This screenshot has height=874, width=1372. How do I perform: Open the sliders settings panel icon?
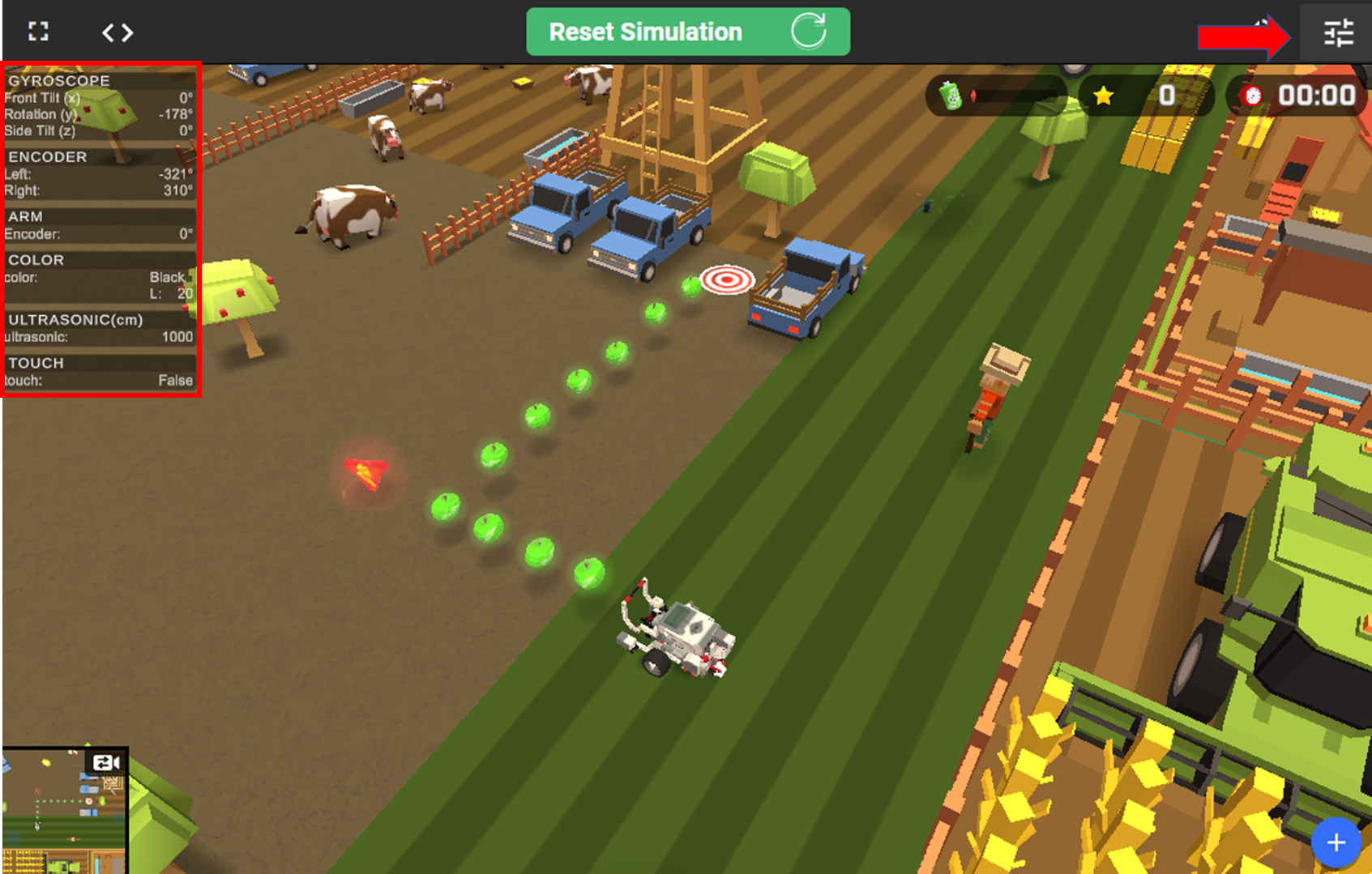tap(1338, 33)
